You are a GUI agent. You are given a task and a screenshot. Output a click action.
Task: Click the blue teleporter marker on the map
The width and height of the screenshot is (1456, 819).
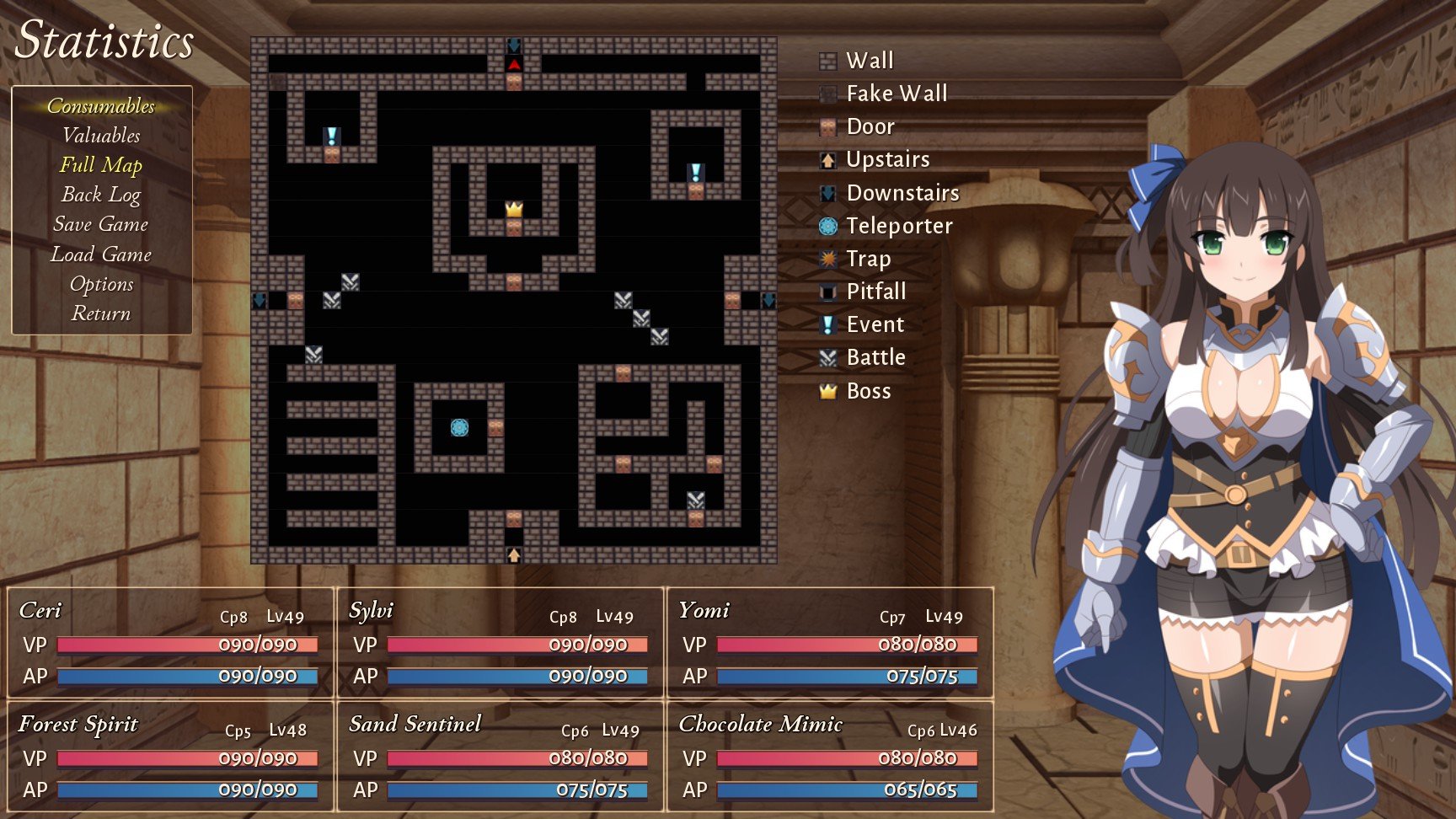(x=459, y=427)
